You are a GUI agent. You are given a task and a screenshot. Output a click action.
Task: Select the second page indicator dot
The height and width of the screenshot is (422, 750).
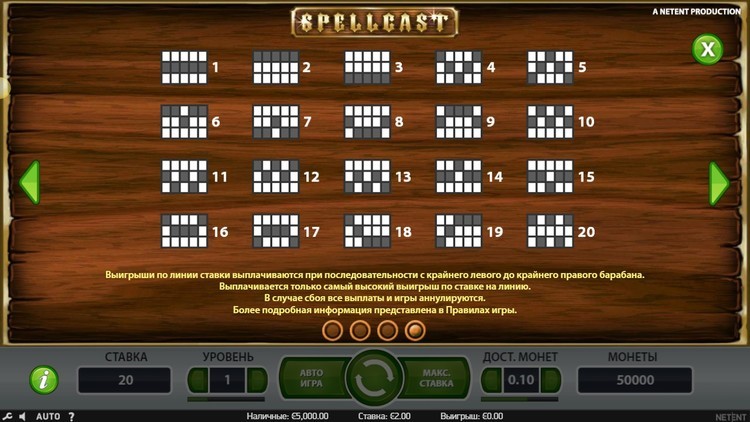pos(361,329)
